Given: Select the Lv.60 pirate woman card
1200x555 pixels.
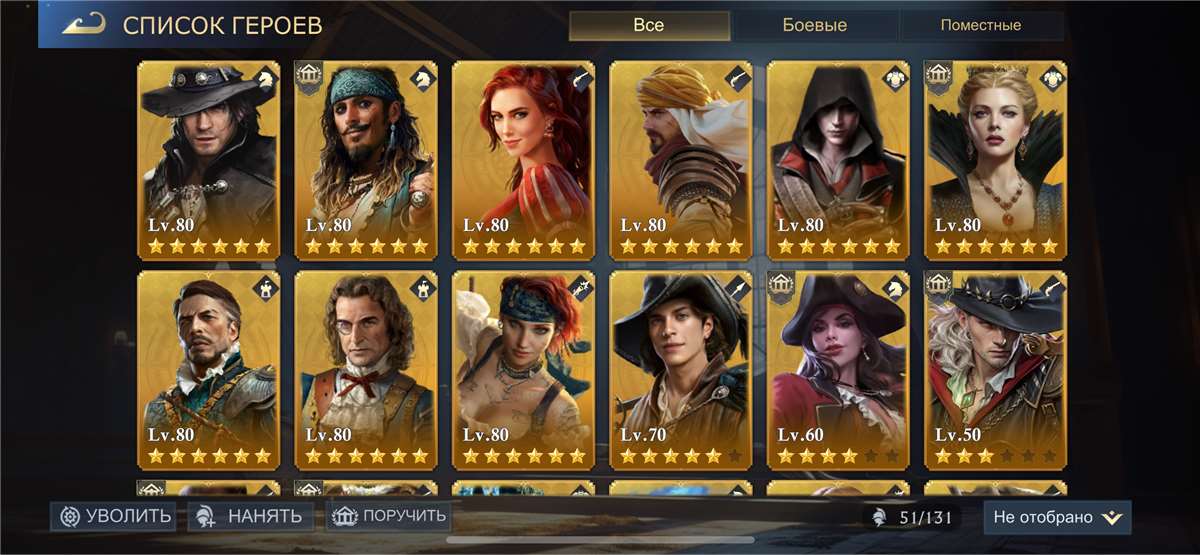Looking at the screenshot, I should (x=838, y=370).
